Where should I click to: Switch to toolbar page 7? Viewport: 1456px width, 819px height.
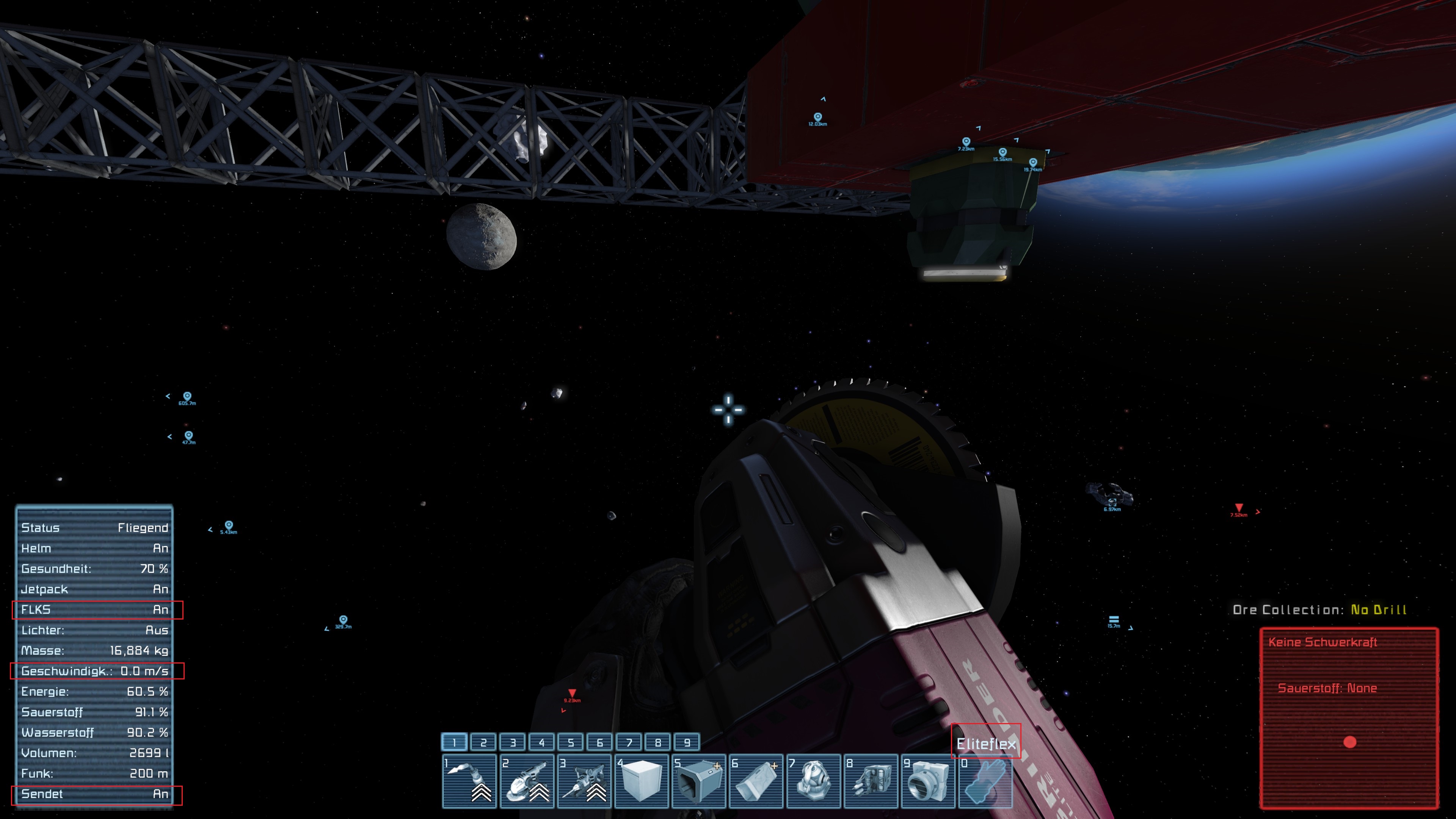point(629,742)
